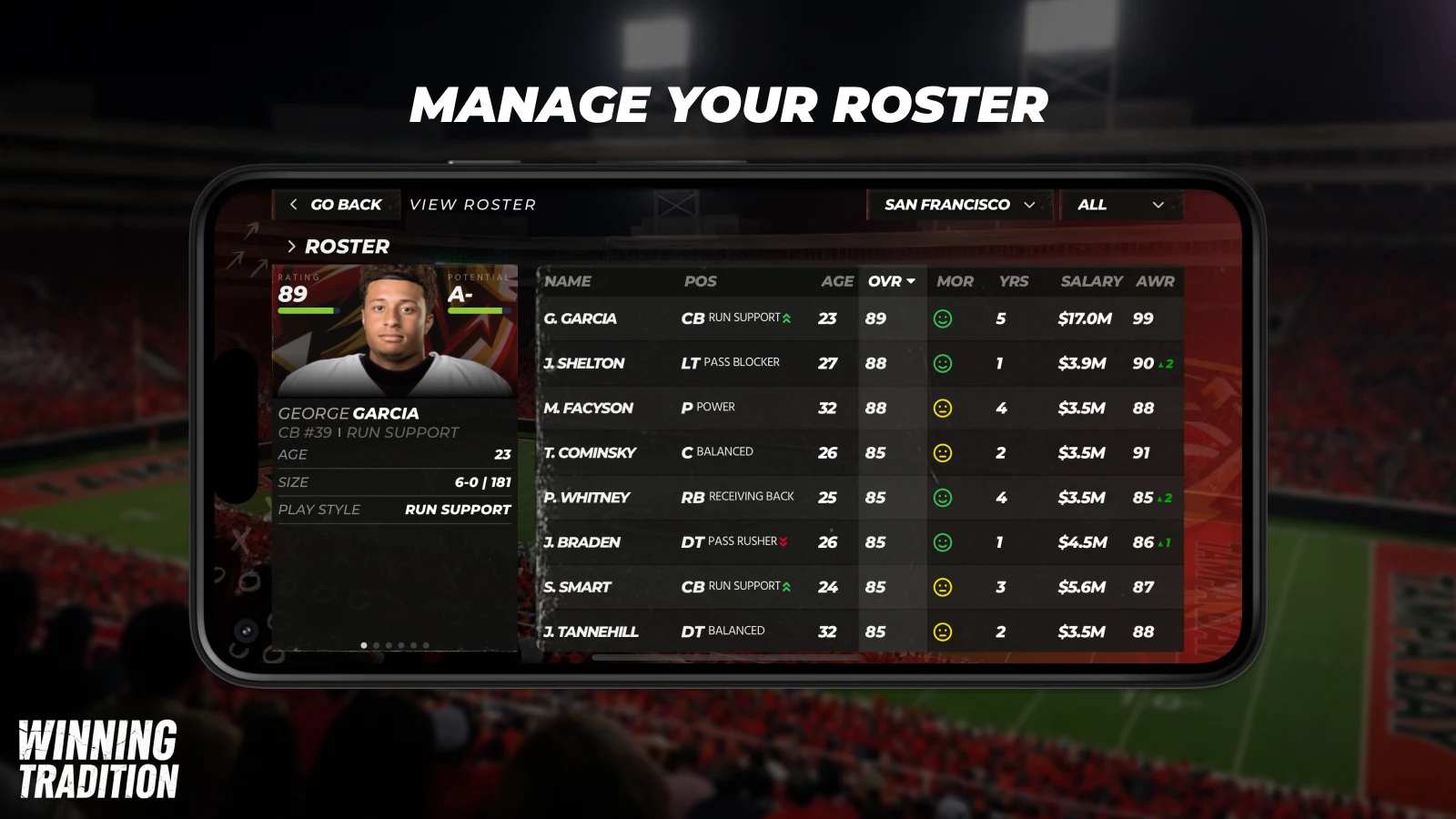Select running back P. Whitney
Viewport: 1456px width, 819px height.
tap(587, 497)
